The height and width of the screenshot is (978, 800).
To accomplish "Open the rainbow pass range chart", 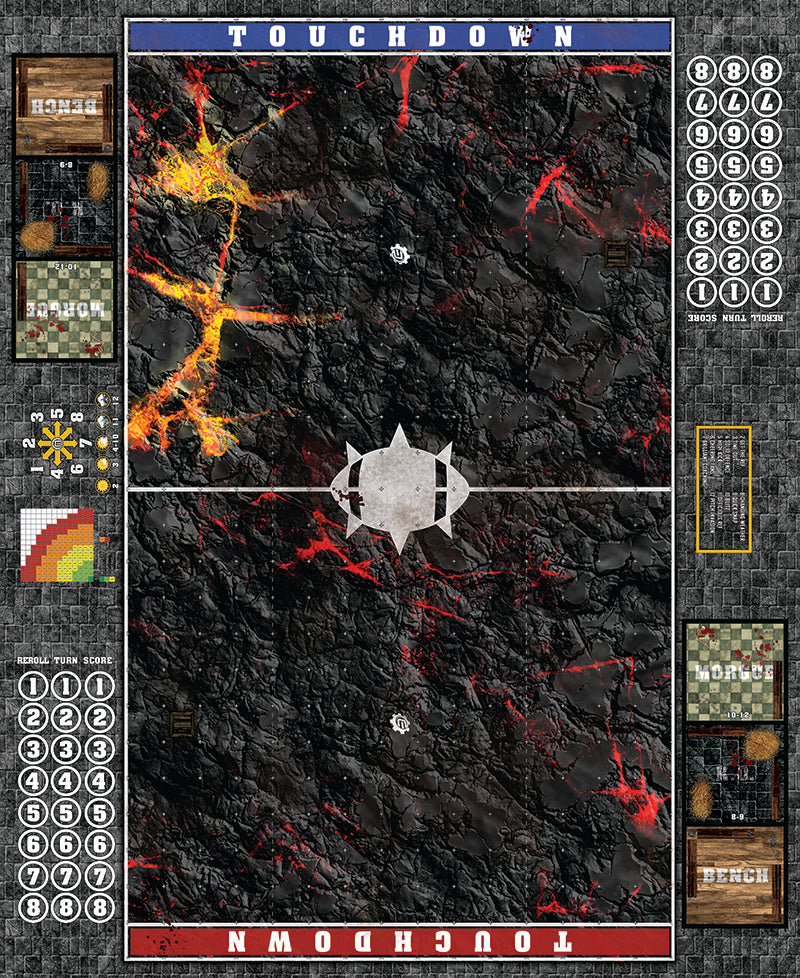I will point(58,545).
